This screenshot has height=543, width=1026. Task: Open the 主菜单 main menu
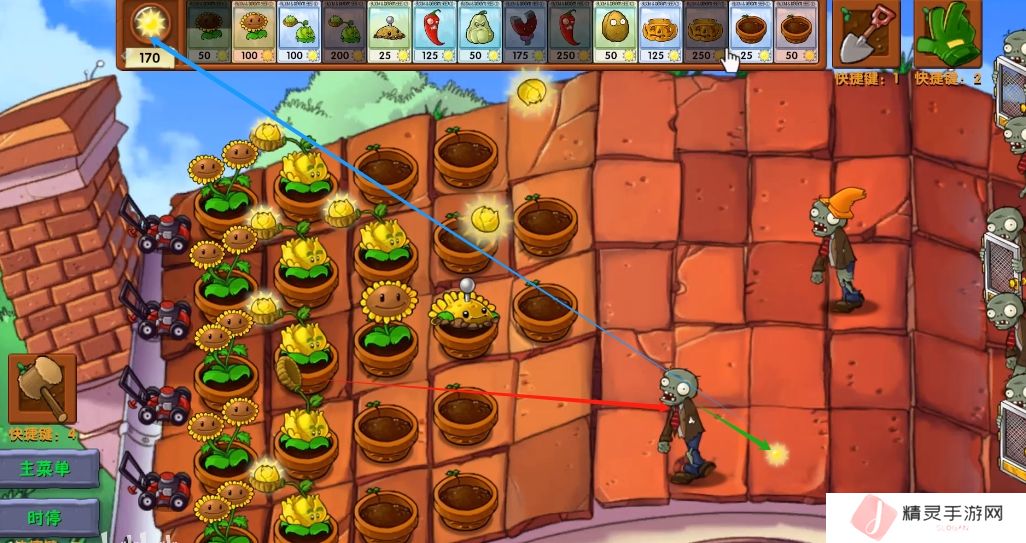[x=48, y=468]
